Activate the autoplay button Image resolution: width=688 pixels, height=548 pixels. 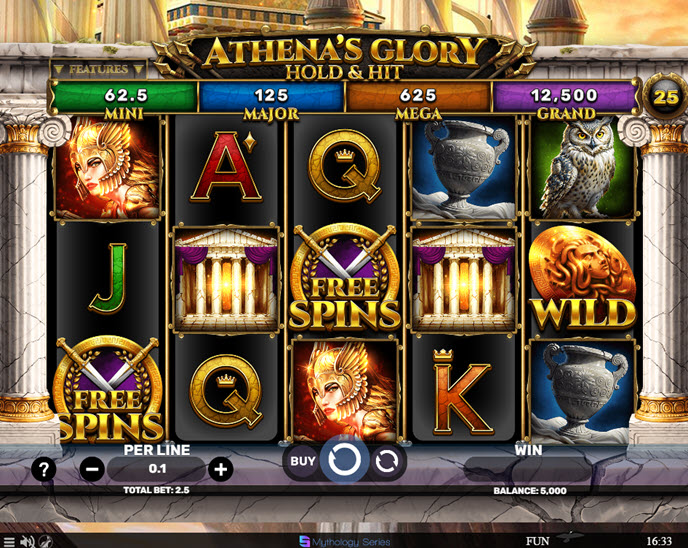pos(386,461)
